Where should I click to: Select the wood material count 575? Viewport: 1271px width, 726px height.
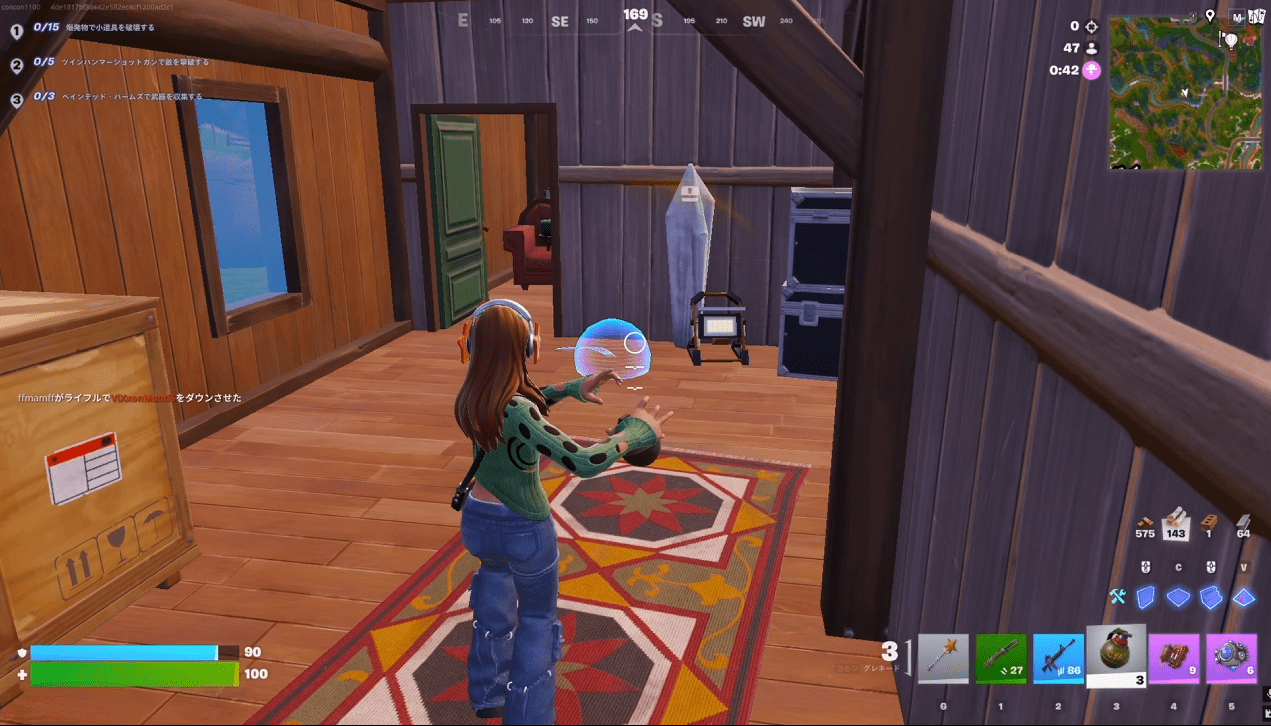(x=1146, y=524)
